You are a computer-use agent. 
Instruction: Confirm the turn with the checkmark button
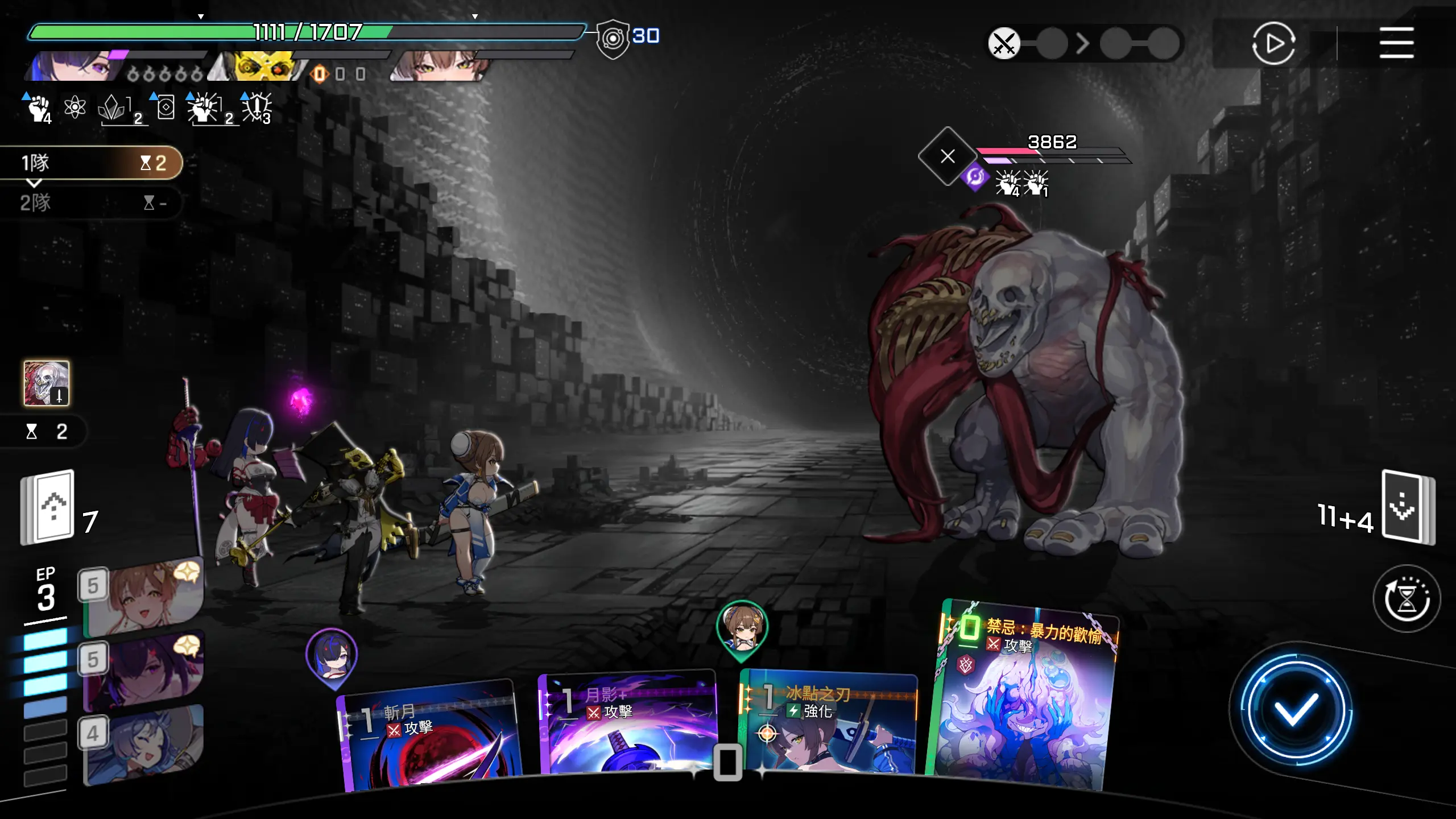click(1295, 709)
